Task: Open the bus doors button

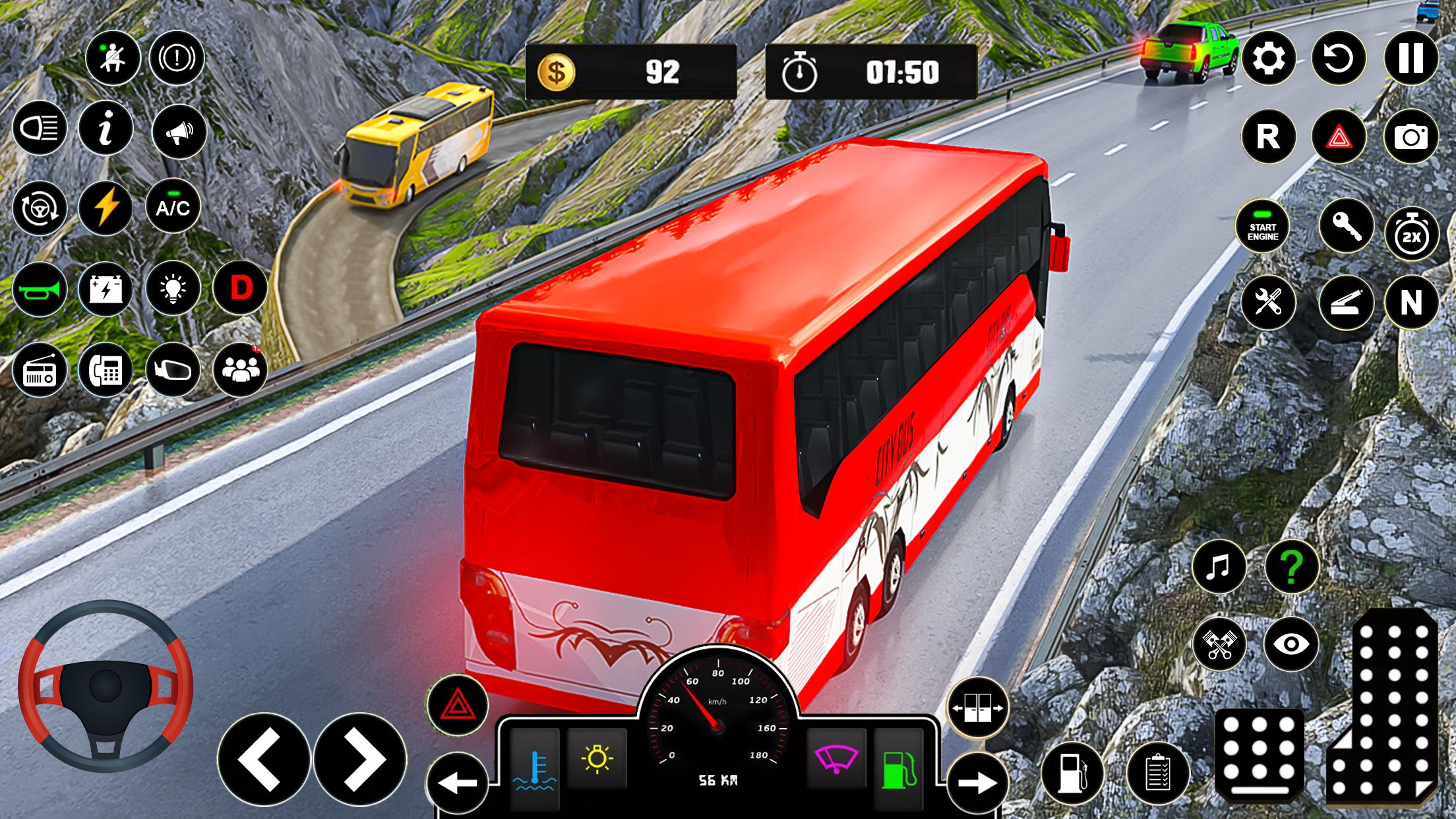Action: click(978, 708)
